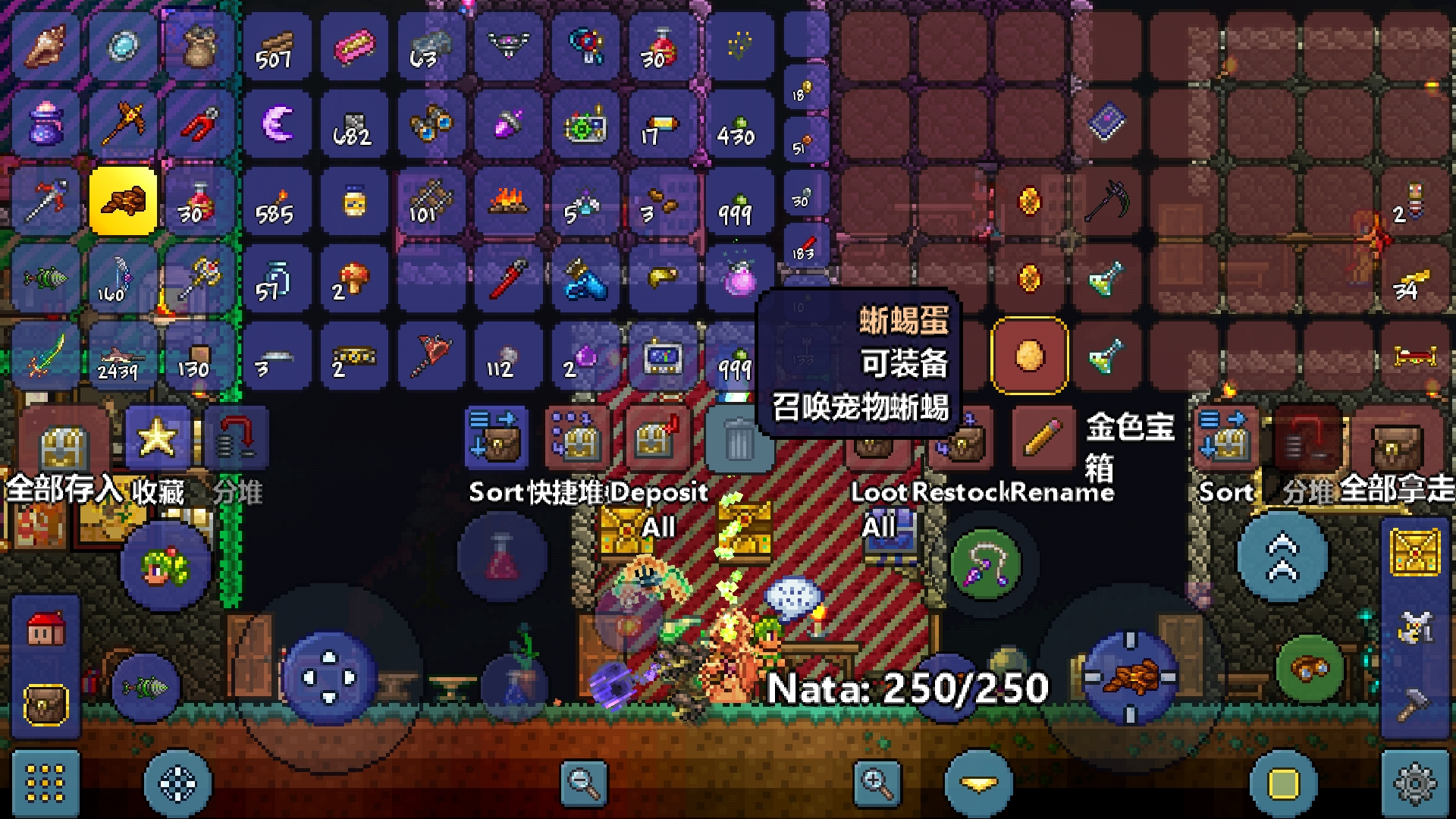Select the seashell inventory slot
The width and height of the screenshot is (1456, 819).
(45, 47)
